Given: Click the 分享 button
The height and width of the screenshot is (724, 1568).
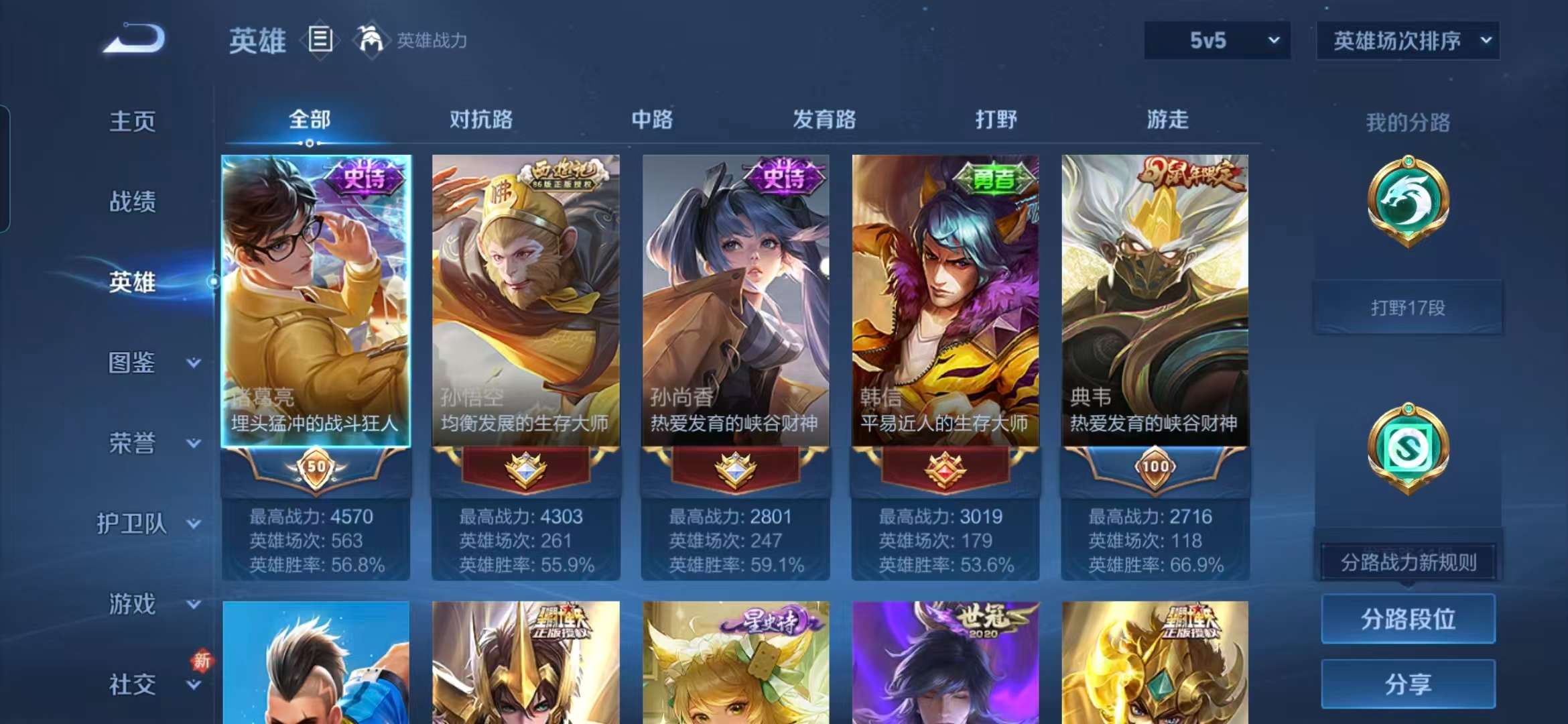Looking at the screenshot, I should 1407,684.
